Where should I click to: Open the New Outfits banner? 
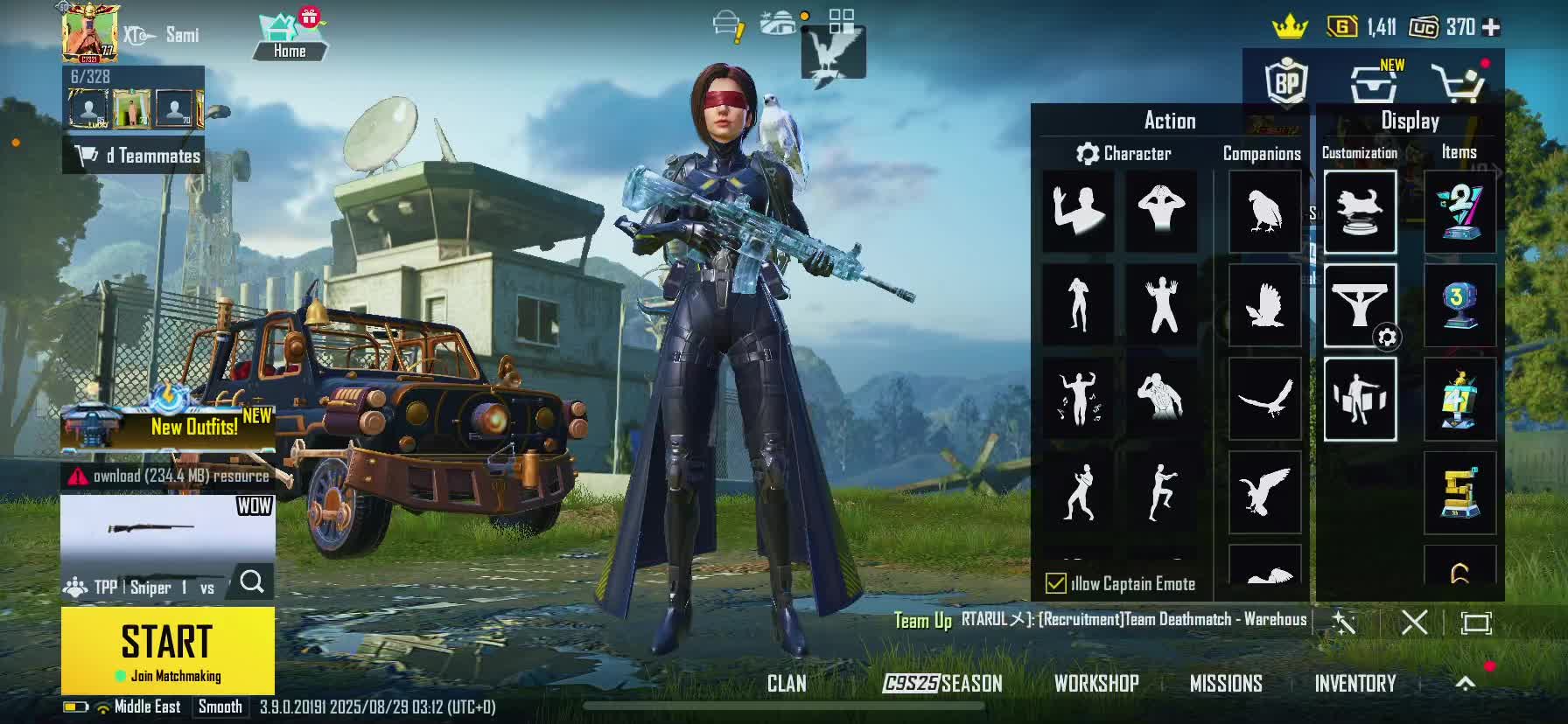tap(168, 426)
